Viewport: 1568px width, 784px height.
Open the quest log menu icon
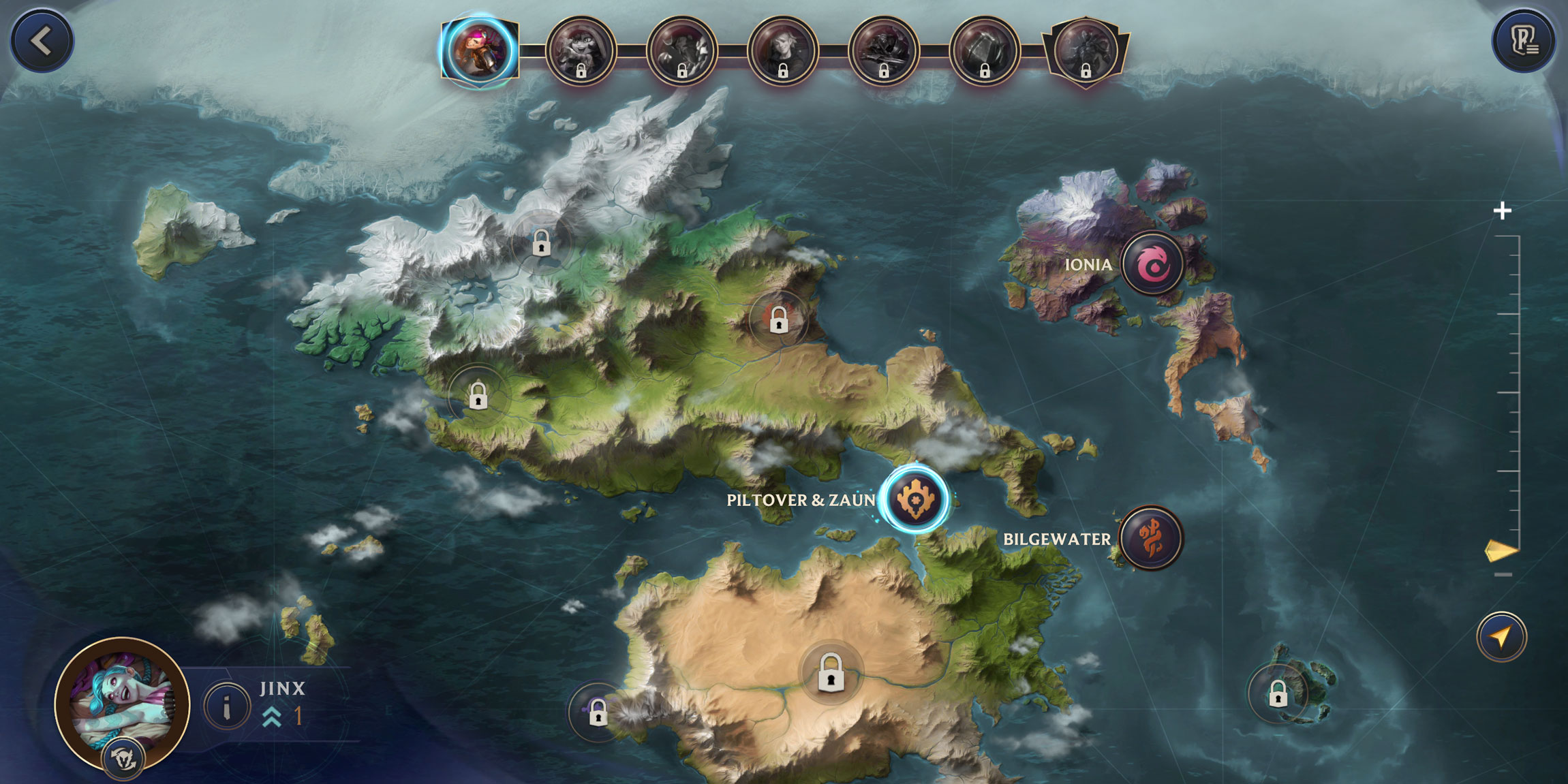coord(1524,41)
